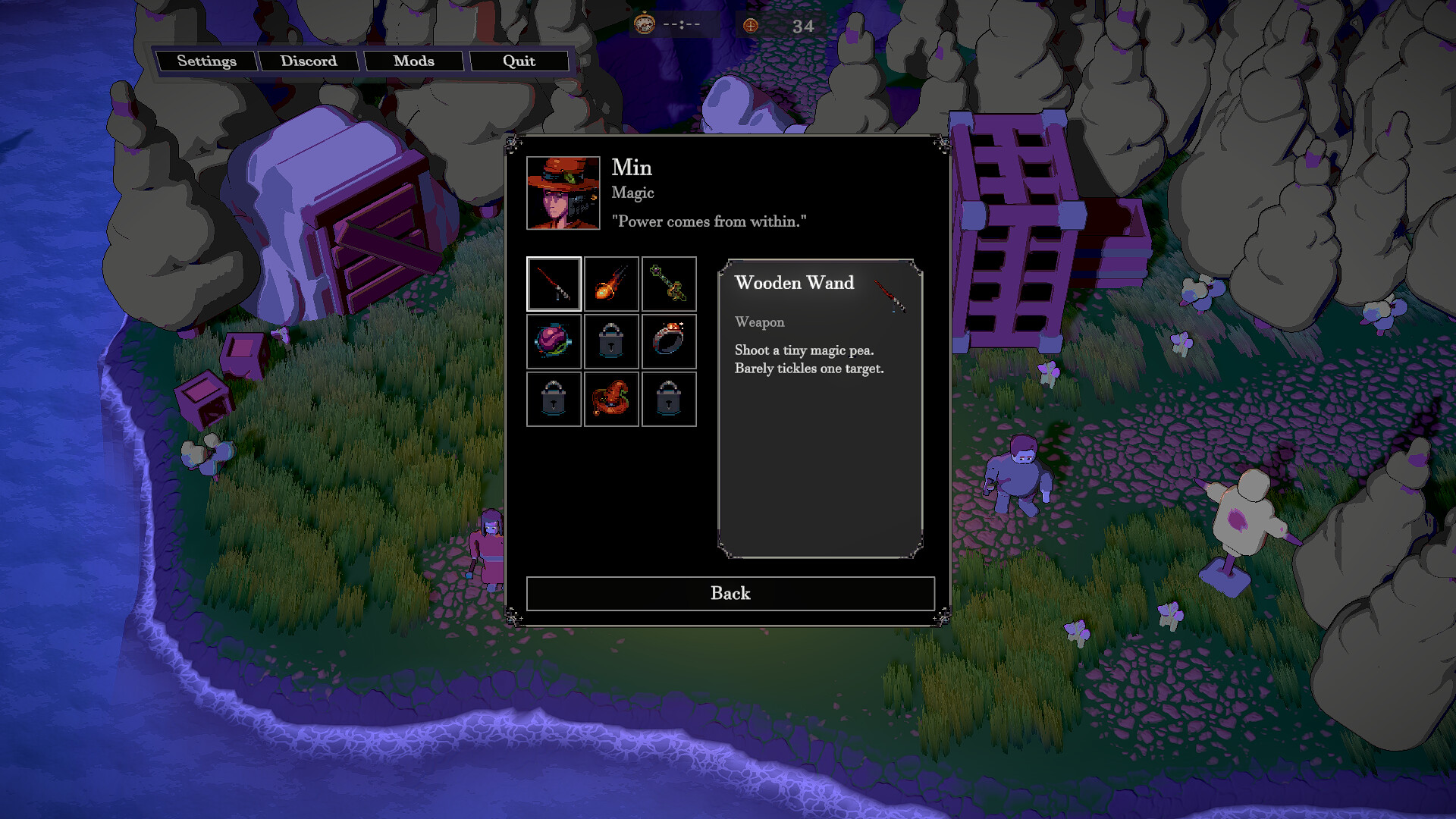Open the Mods menu
This screenshot has width=1456, height=819.
[x=414, y=61]
